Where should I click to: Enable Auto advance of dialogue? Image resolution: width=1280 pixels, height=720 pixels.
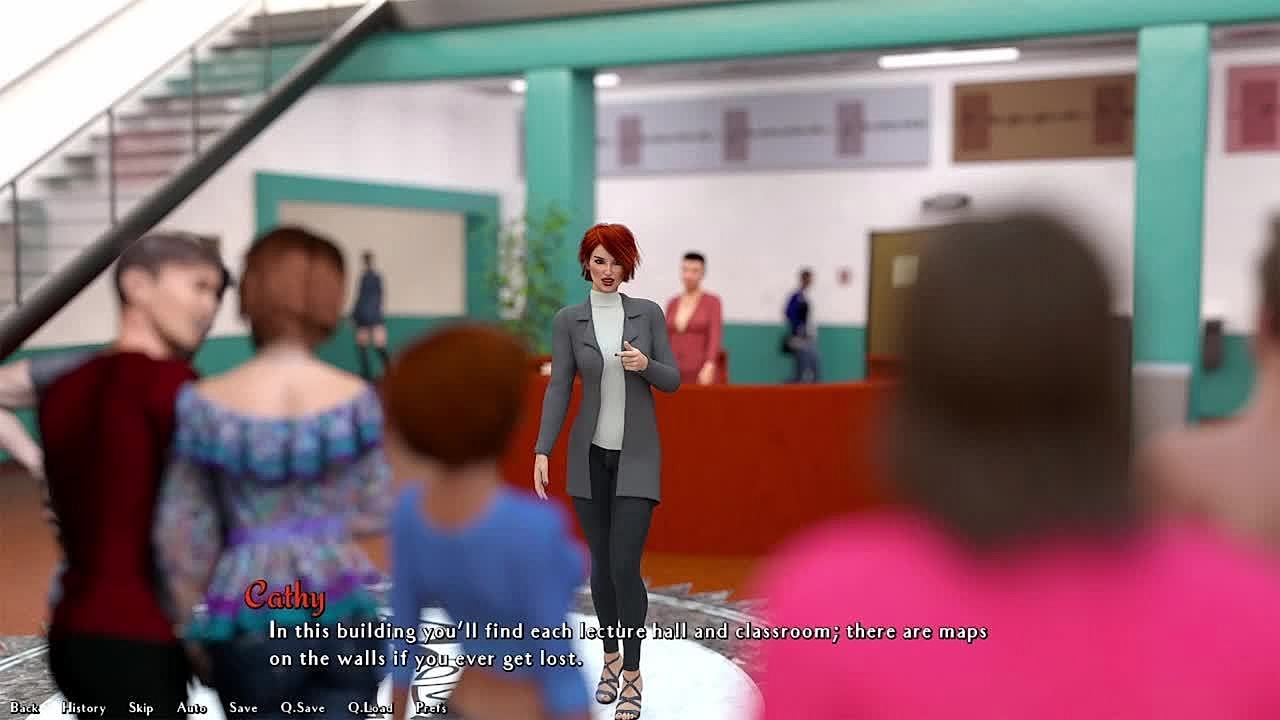[x=191, y=707]
